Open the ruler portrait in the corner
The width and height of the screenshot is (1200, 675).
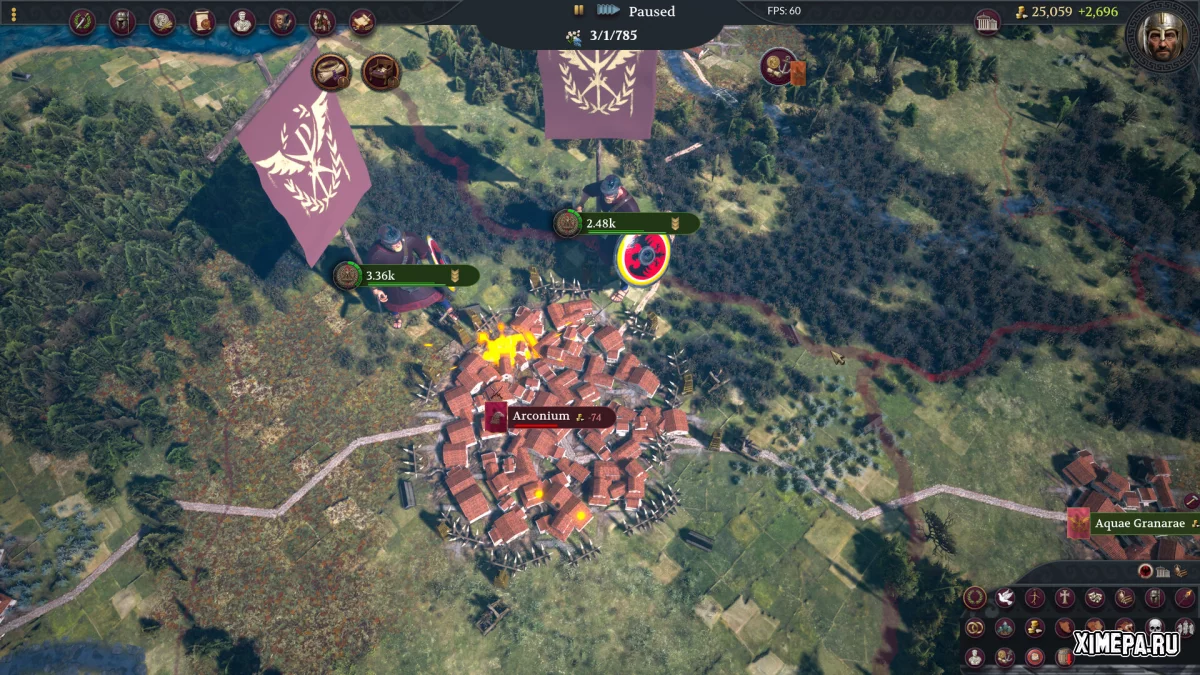coord(1162,36)
